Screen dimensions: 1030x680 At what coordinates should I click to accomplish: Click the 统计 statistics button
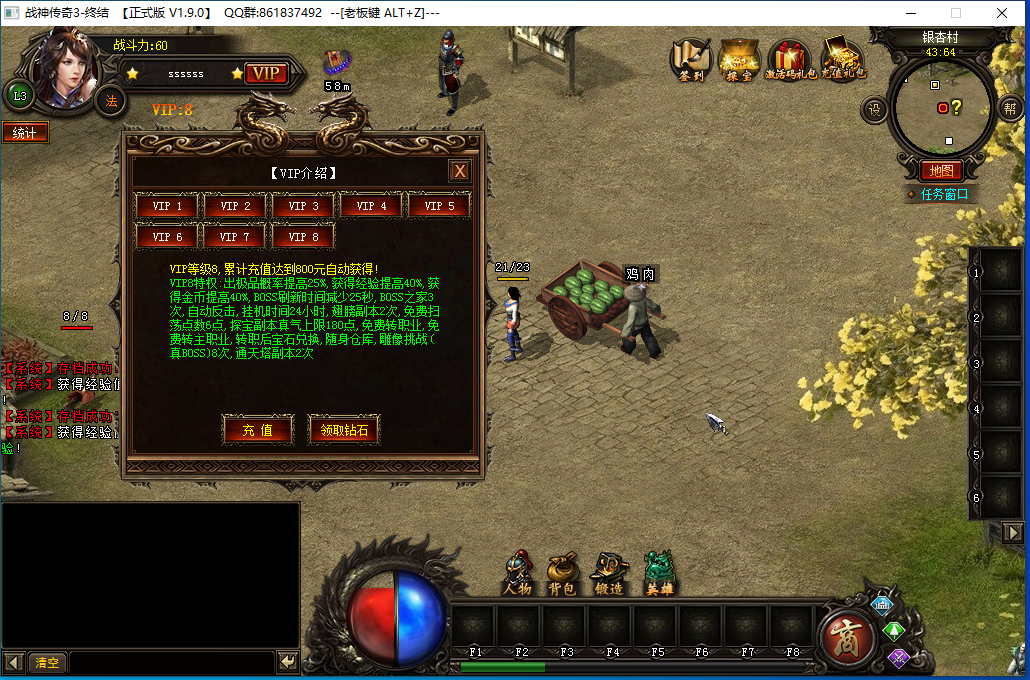(x=25, y=133)
